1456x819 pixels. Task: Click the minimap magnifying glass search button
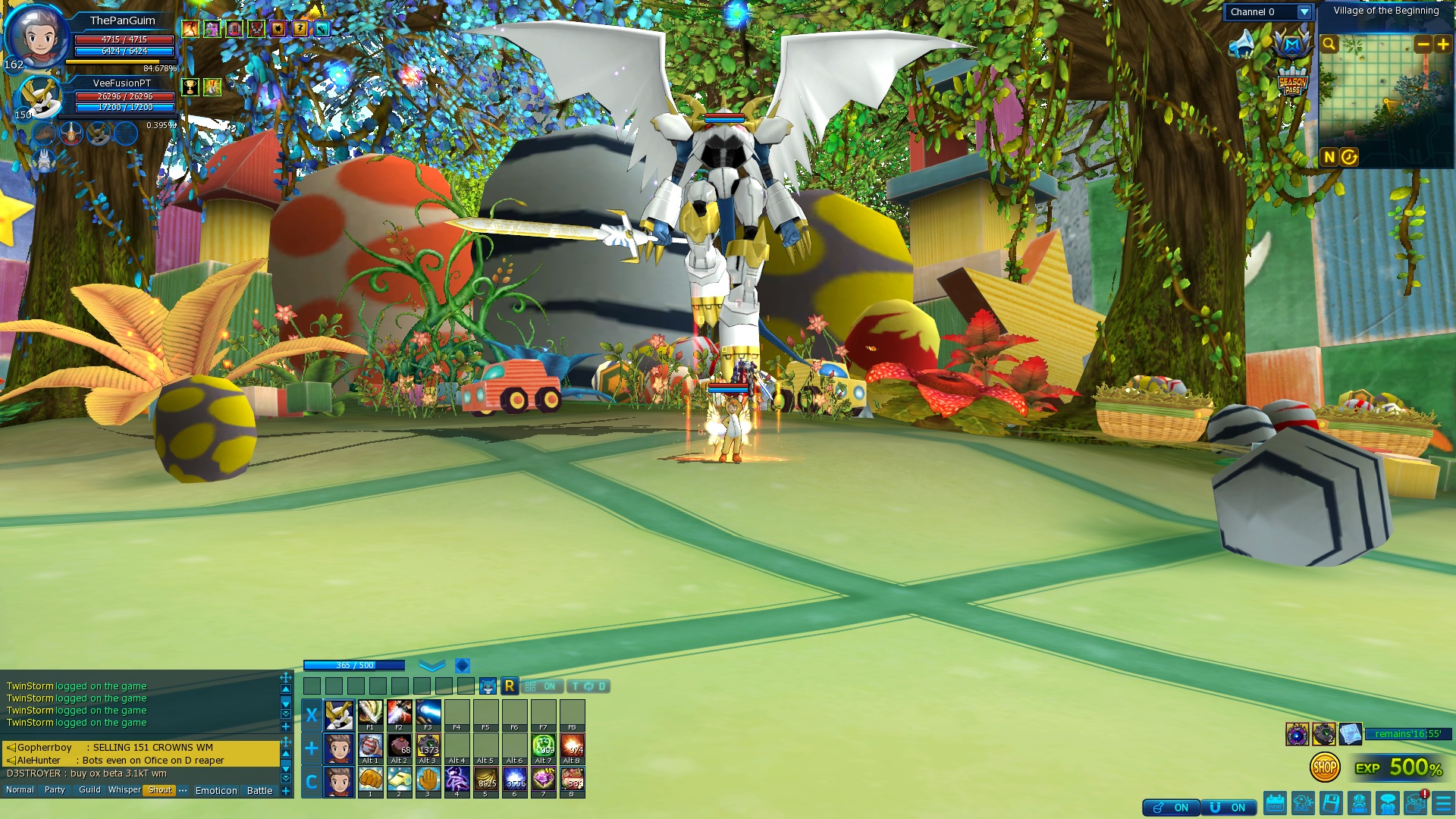(1329, 45)
